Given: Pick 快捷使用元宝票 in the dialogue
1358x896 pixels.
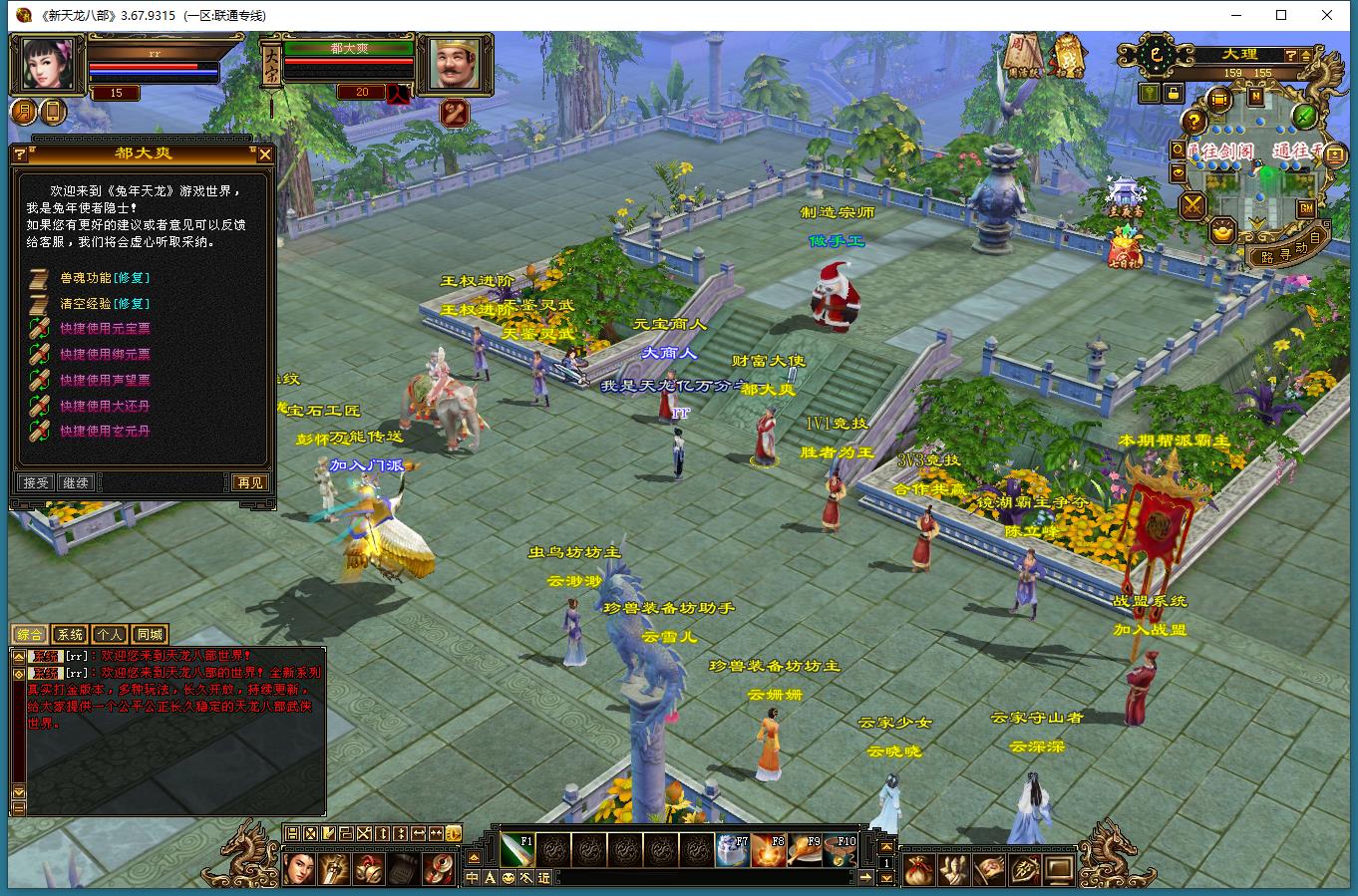Looking at the screenshot, I should [x=104, y=328].
